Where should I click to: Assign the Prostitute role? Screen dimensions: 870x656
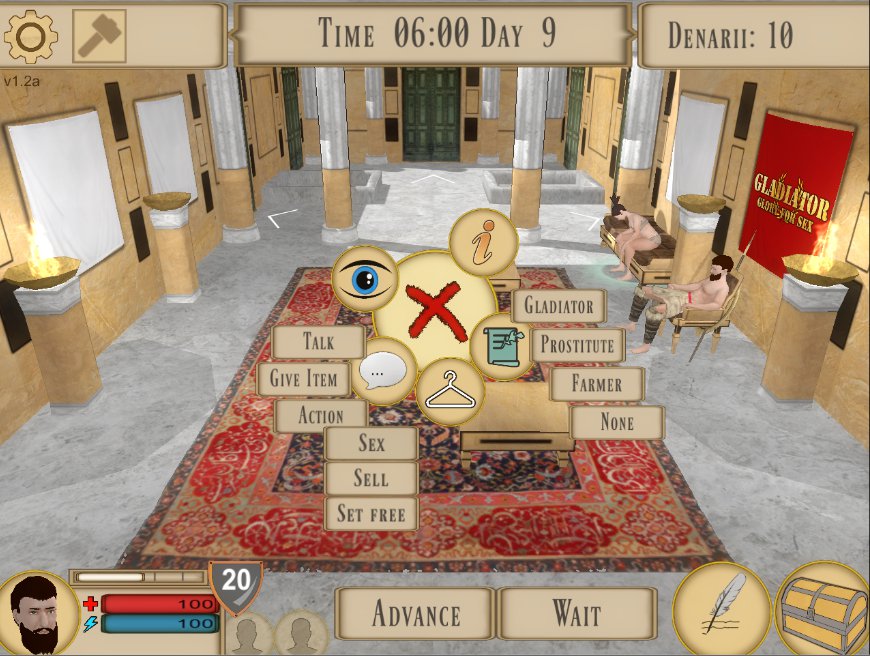(577, 345)
